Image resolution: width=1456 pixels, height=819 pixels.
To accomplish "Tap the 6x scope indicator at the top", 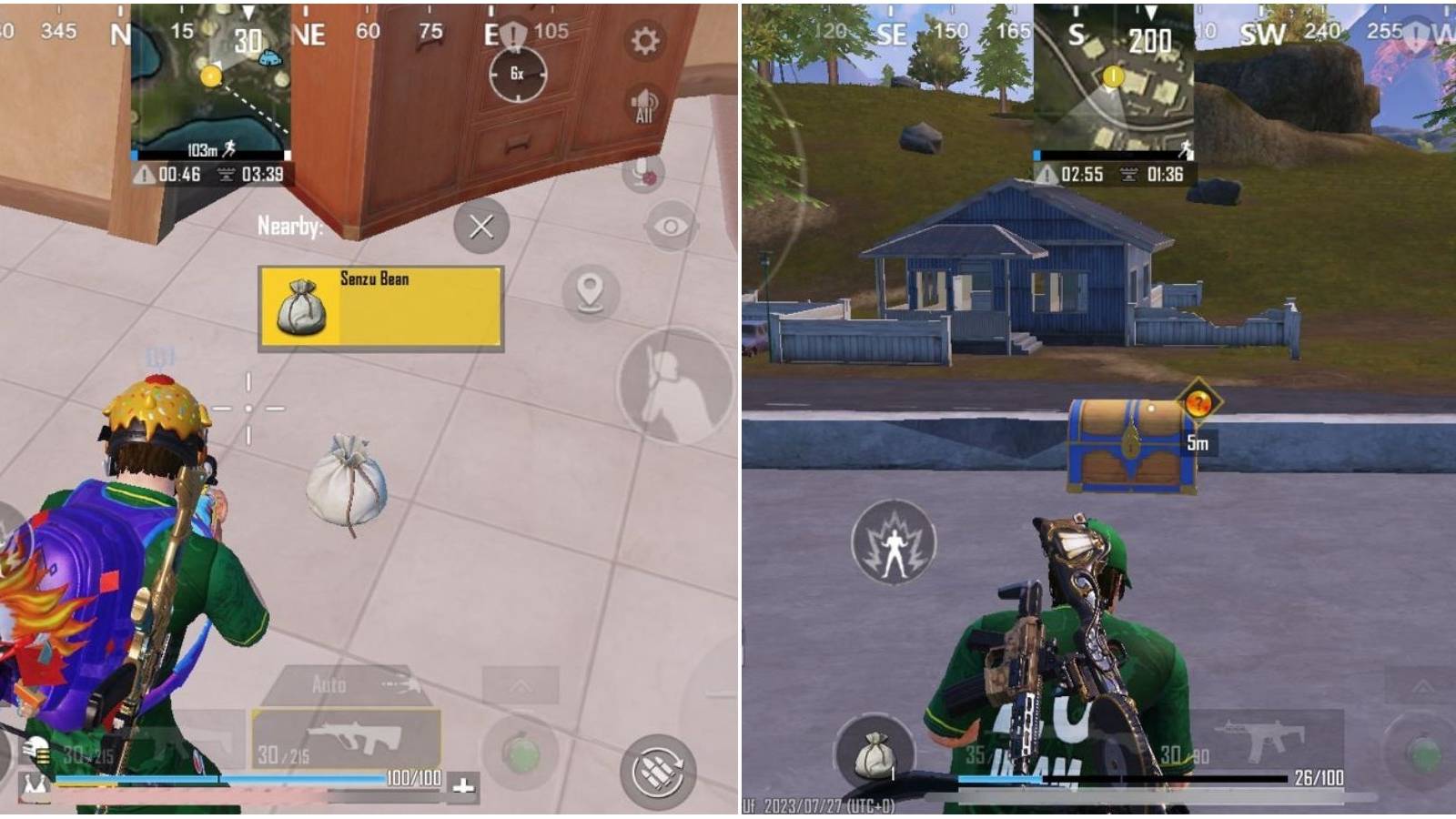I will 517,75.
